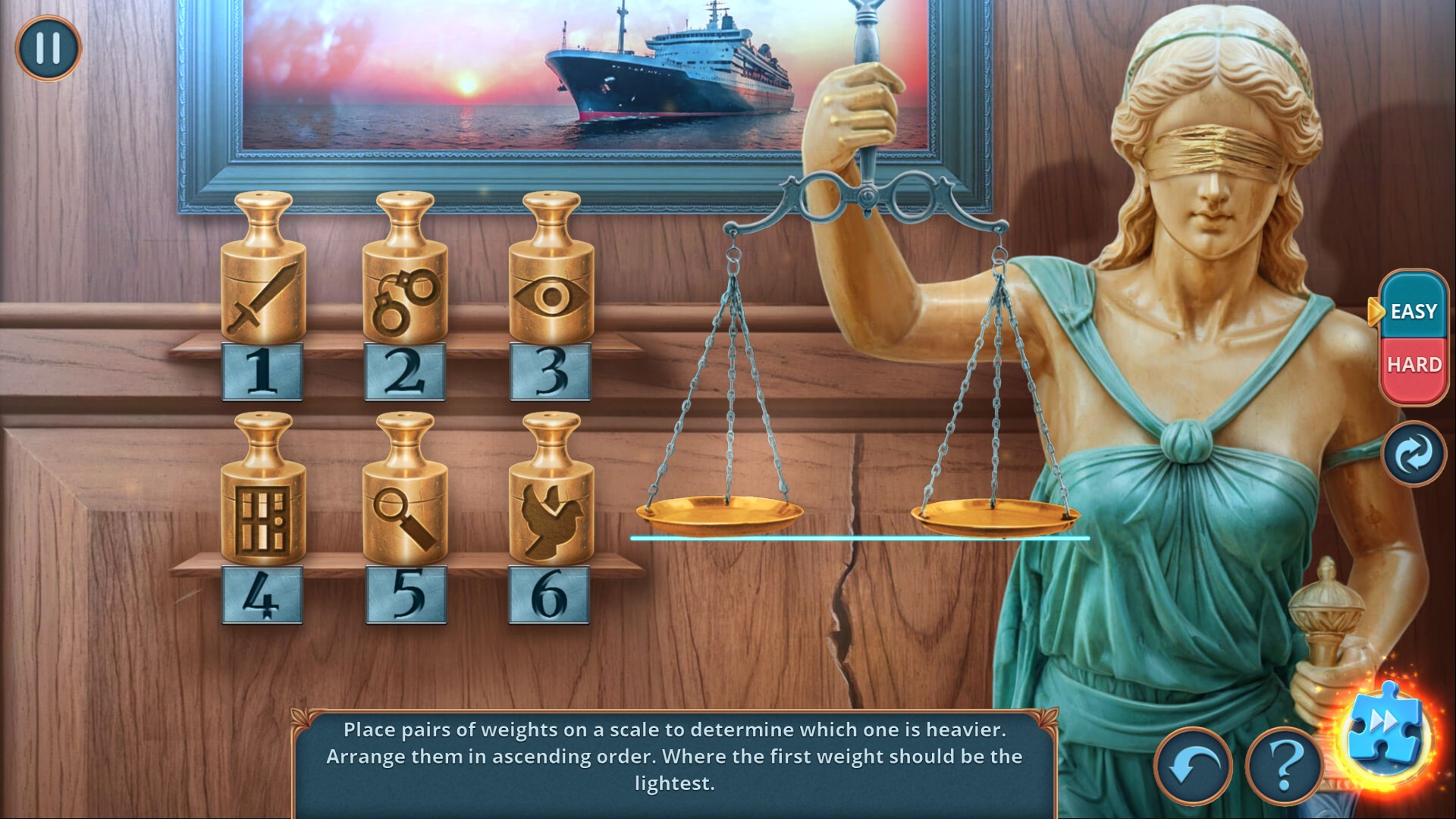Reset the puzzle with the circular arrows button
The image size is (1456, 819).
(x=1414, y=454)
